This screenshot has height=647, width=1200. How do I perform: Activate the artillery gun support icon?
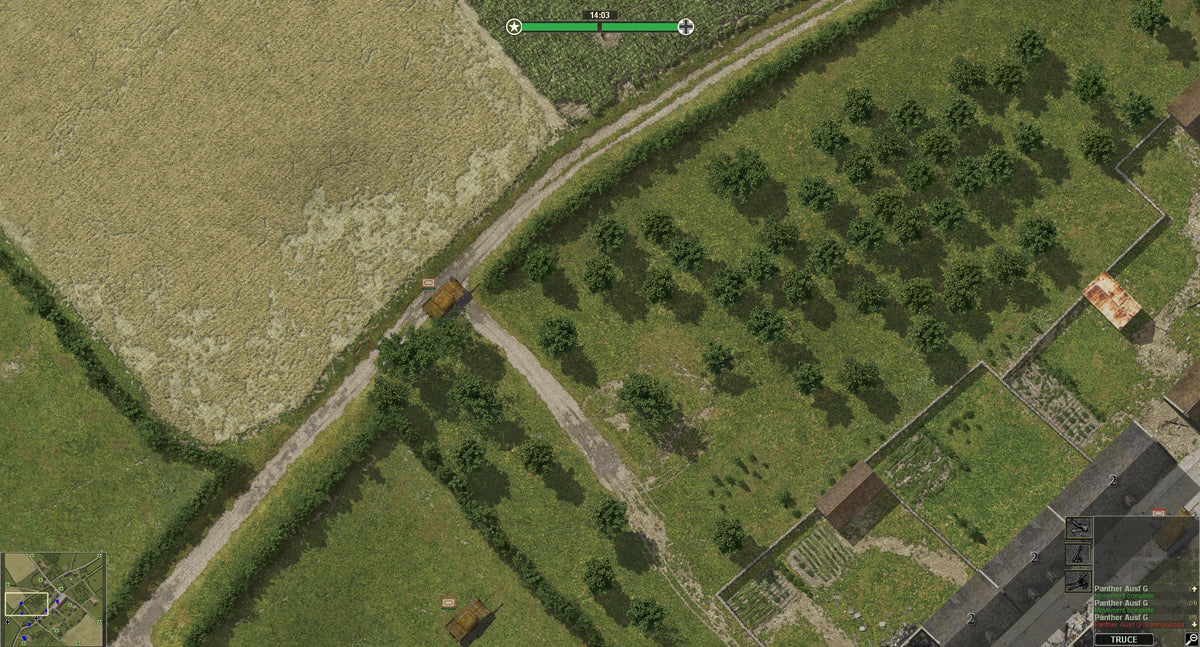coord(1079,581)
